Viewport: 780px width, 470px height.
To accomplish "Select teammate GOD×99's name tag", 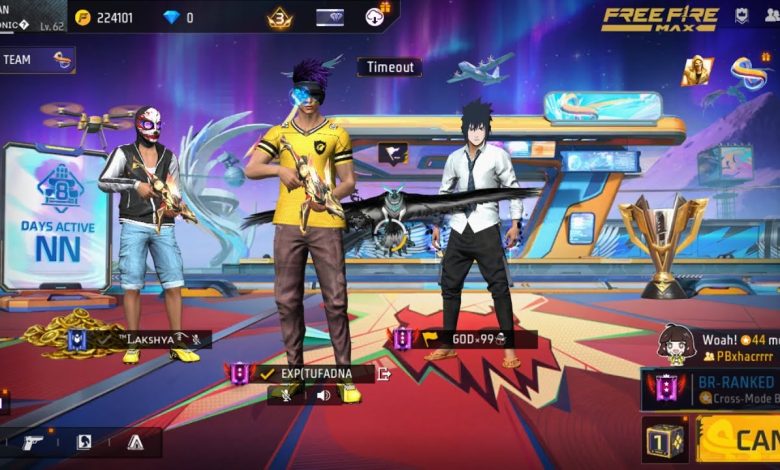I will (472, 339).
